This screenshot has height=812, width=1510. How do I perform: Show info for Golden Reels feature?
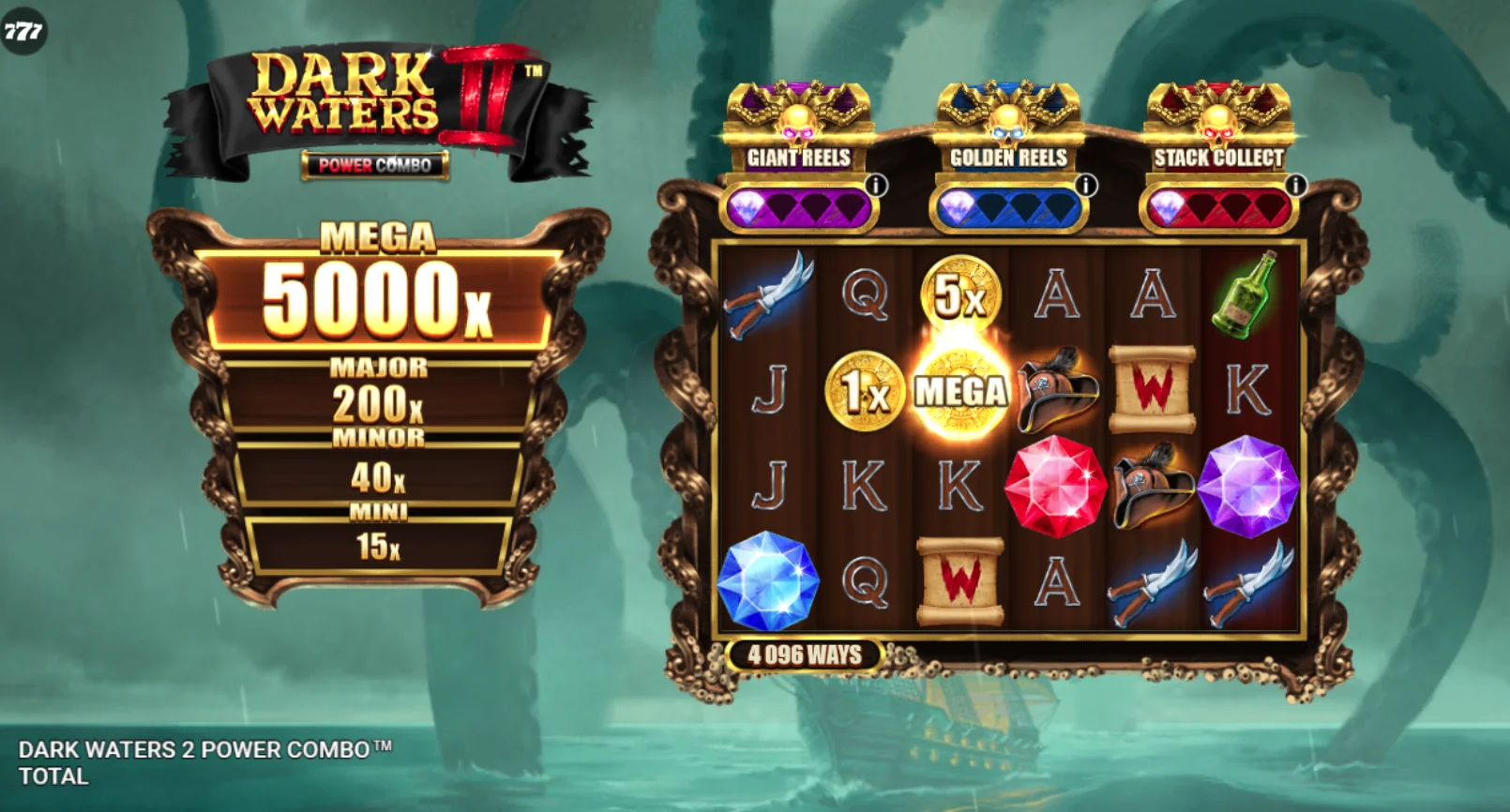1086,186
